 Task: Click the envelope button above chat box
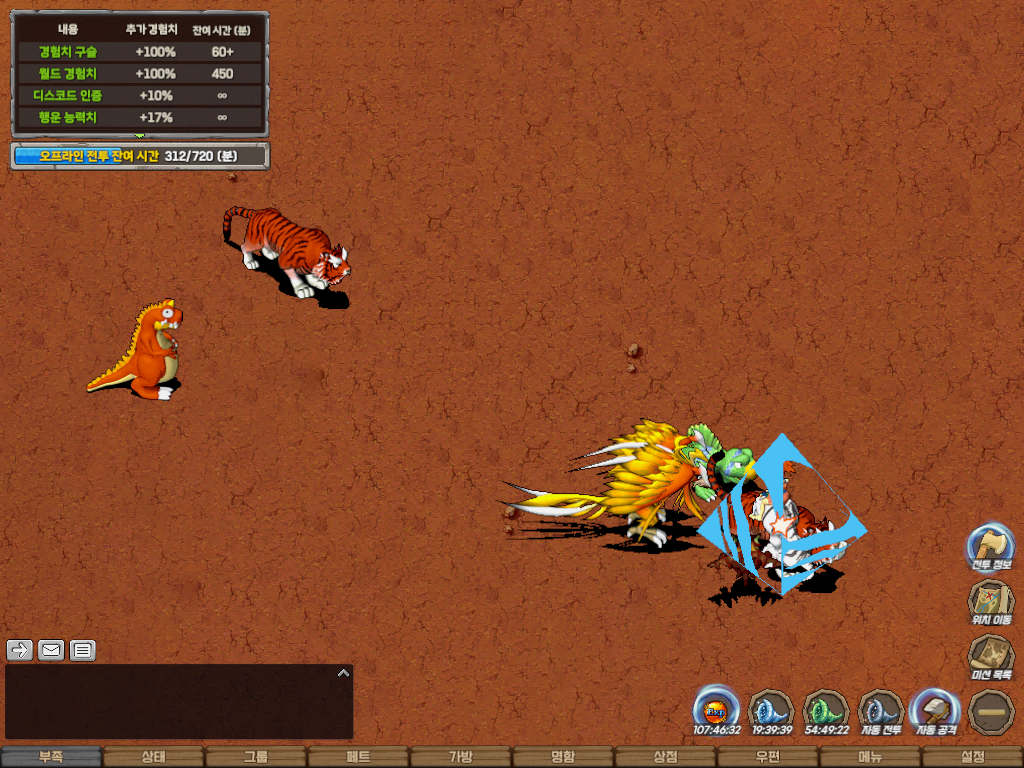pyautogui.click(x=51, y=651)
